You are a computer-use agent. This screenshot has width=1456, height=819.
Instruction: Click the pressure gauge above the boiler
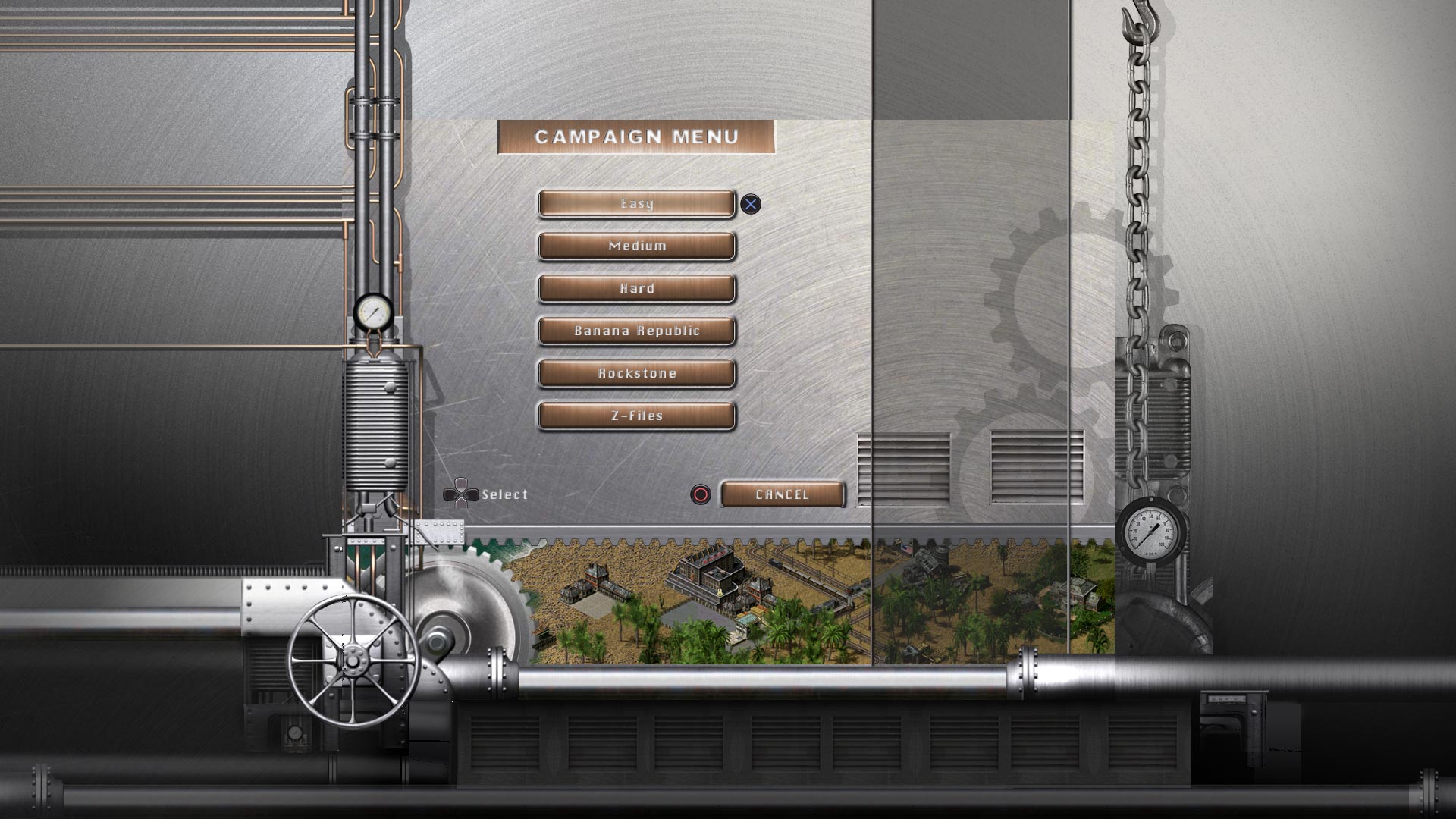(x=372, y=311)
